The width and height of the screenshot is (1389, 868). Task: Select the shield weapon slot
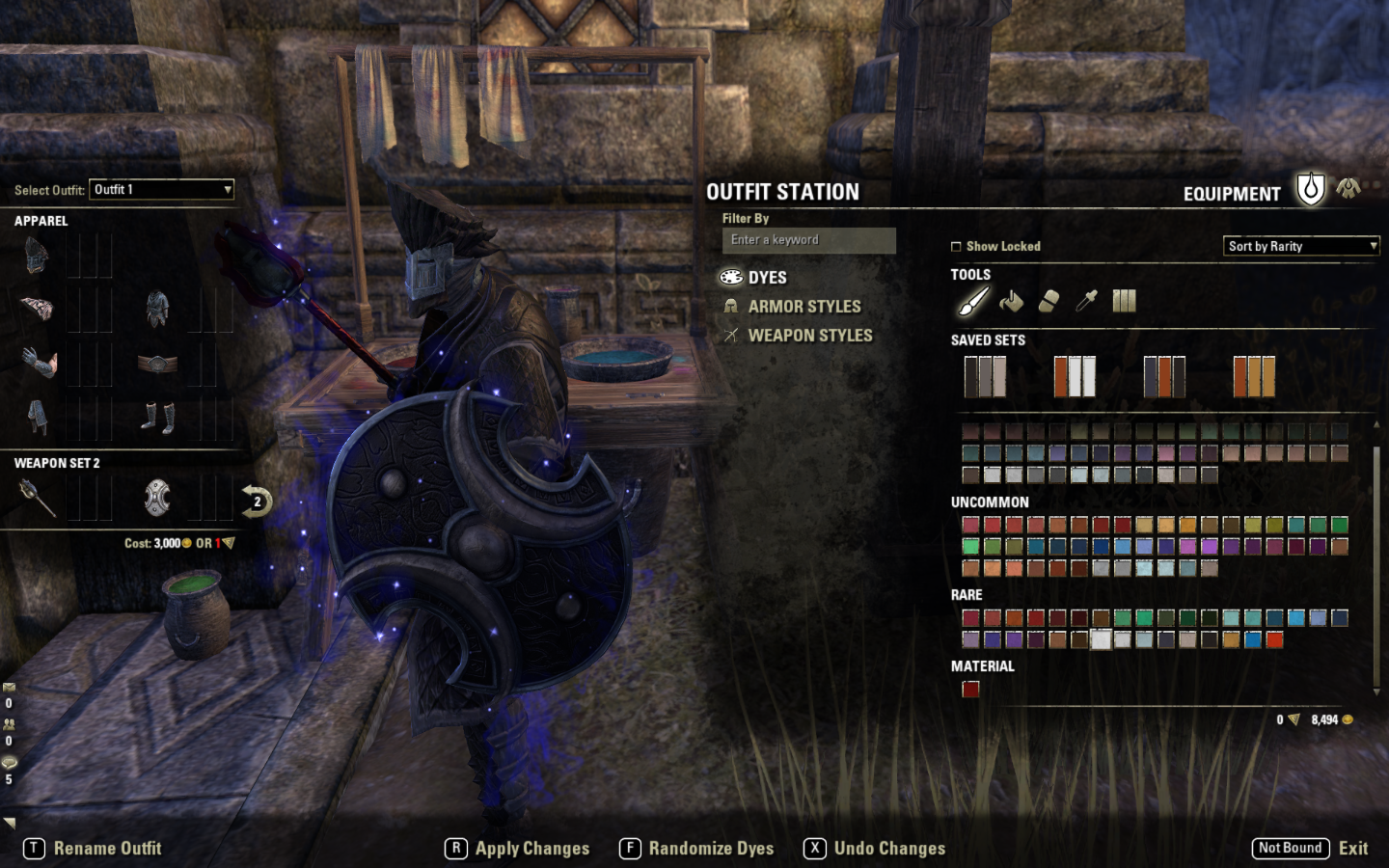157,498
